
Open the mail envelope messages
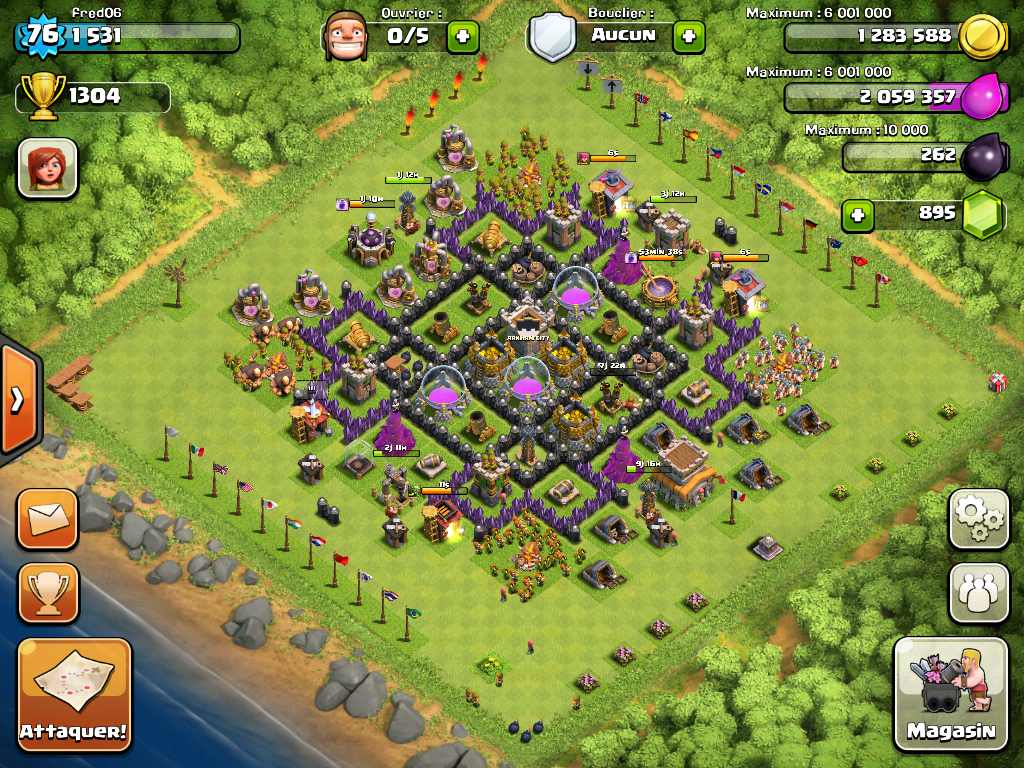tap(47, 519)
